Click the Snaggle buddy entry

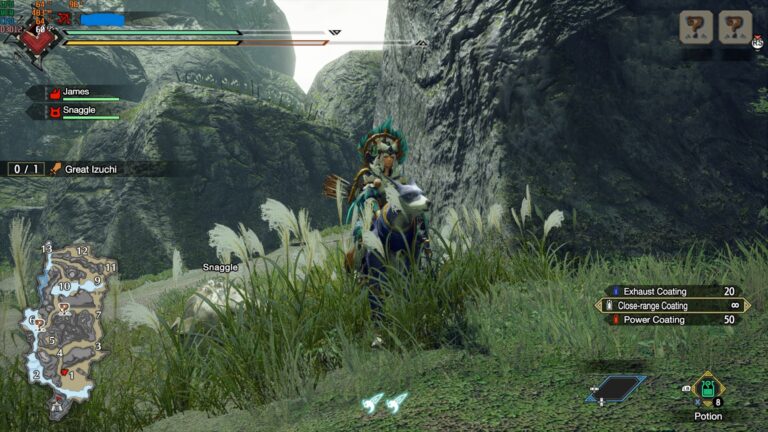80,111
